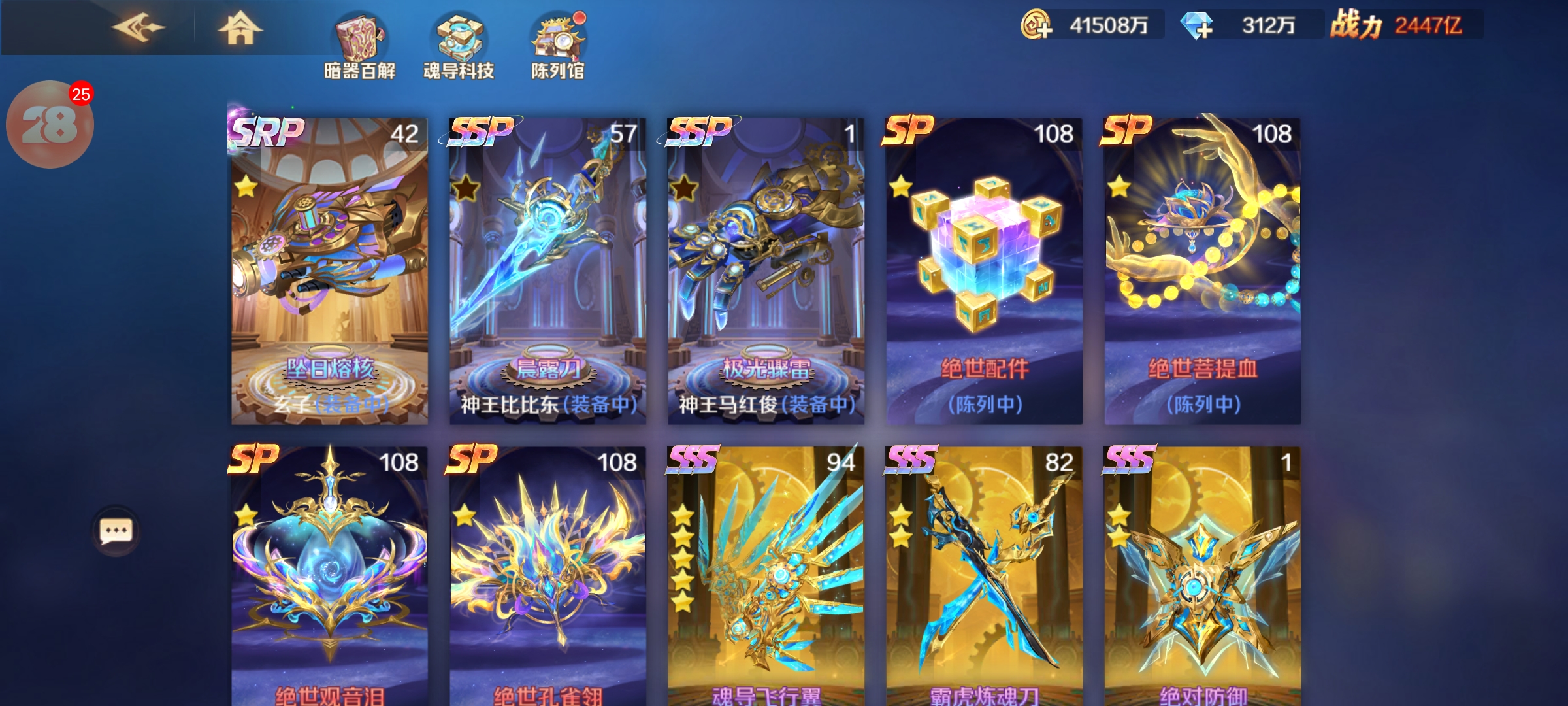Add more gold coins
The image size is (1568, 706).
click(1037, 25)
